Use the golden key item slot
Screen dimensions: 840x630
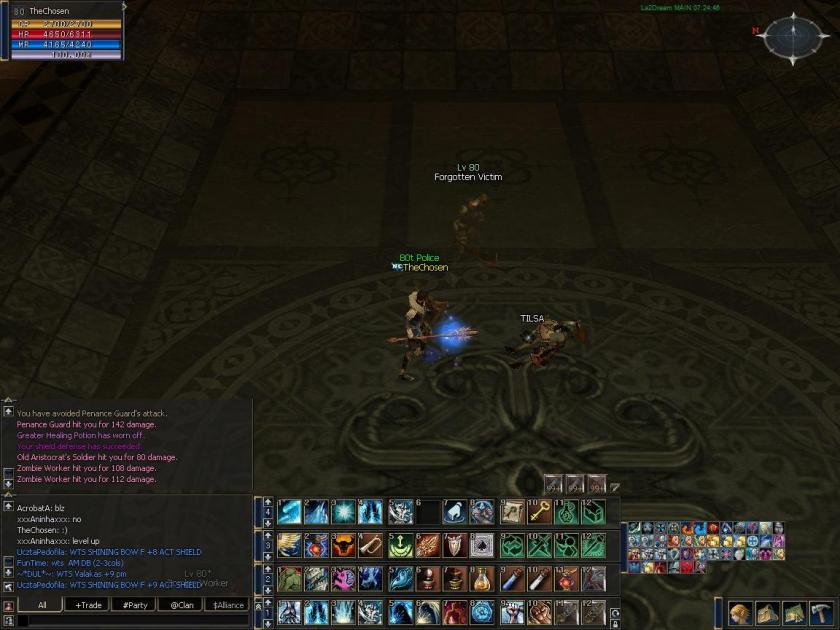(x=540, y=512)
